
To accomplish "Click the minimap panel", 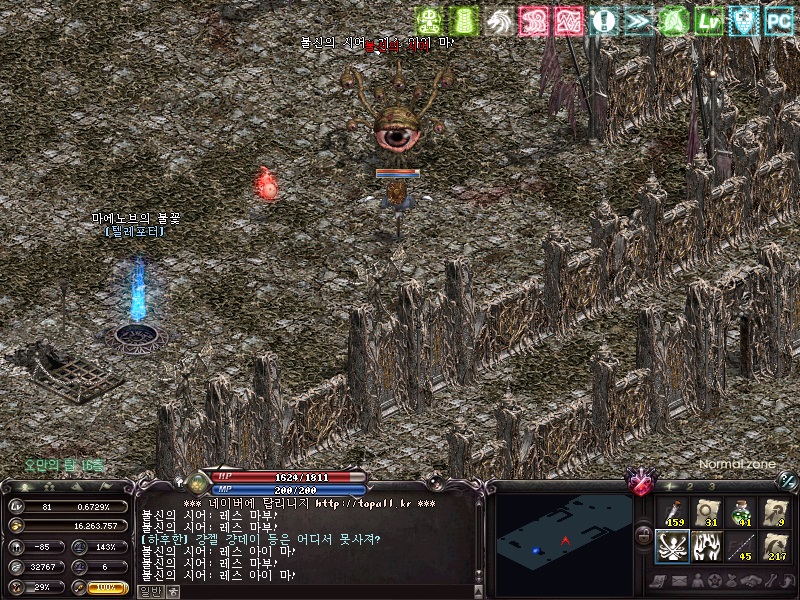I will coord(565,538).
